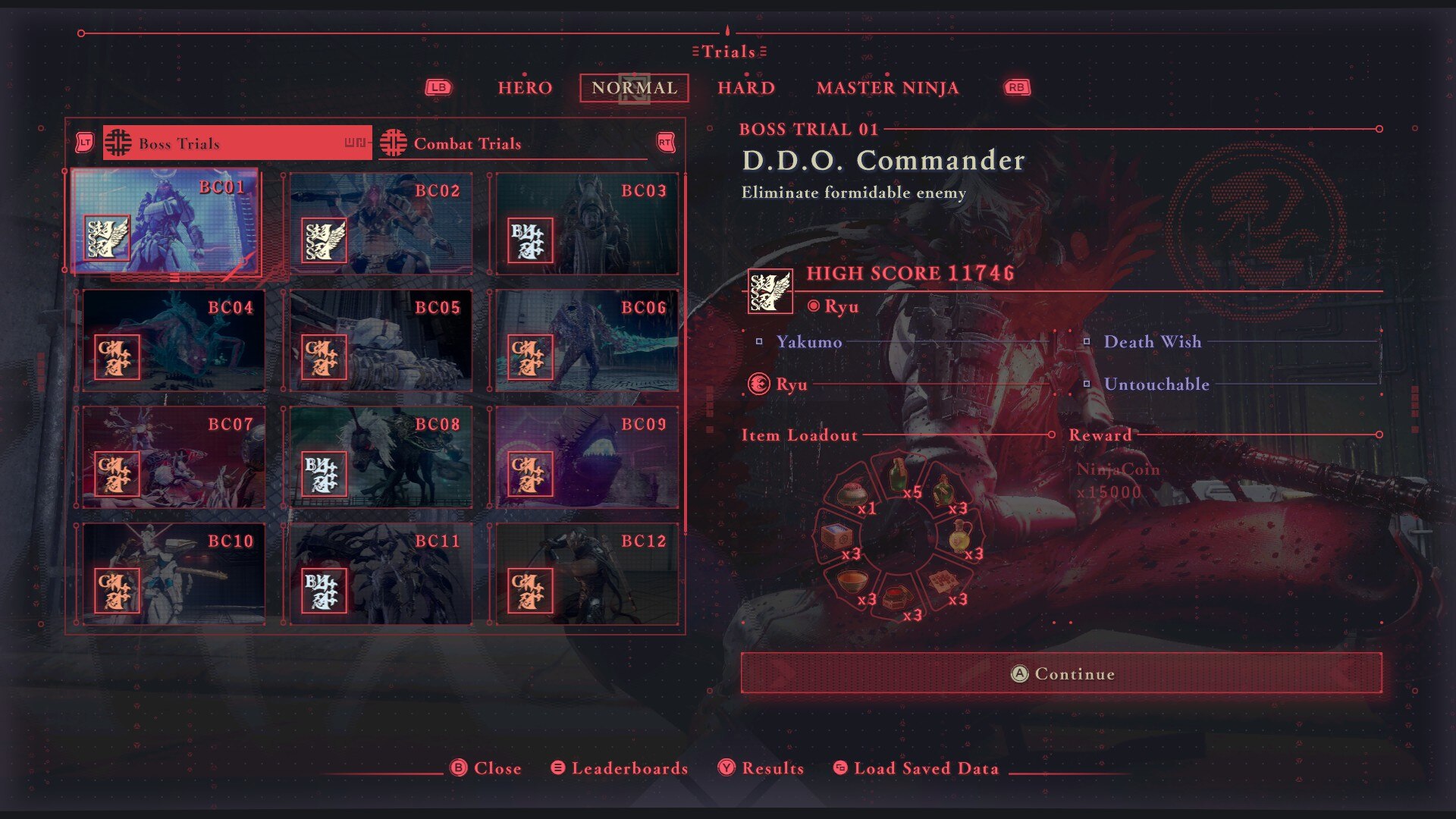
Task: Pick the BC02 boss trial thumbnail
Action: tap(380, 224)
